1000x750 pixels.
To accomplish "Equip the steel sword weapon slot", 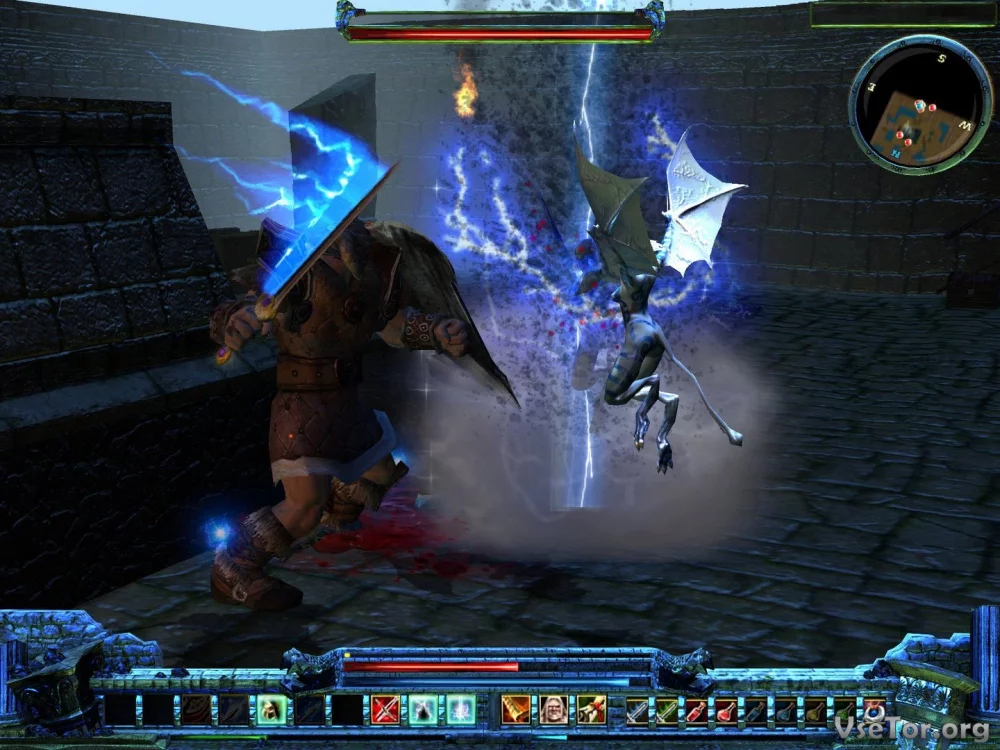I will (637, 710).
